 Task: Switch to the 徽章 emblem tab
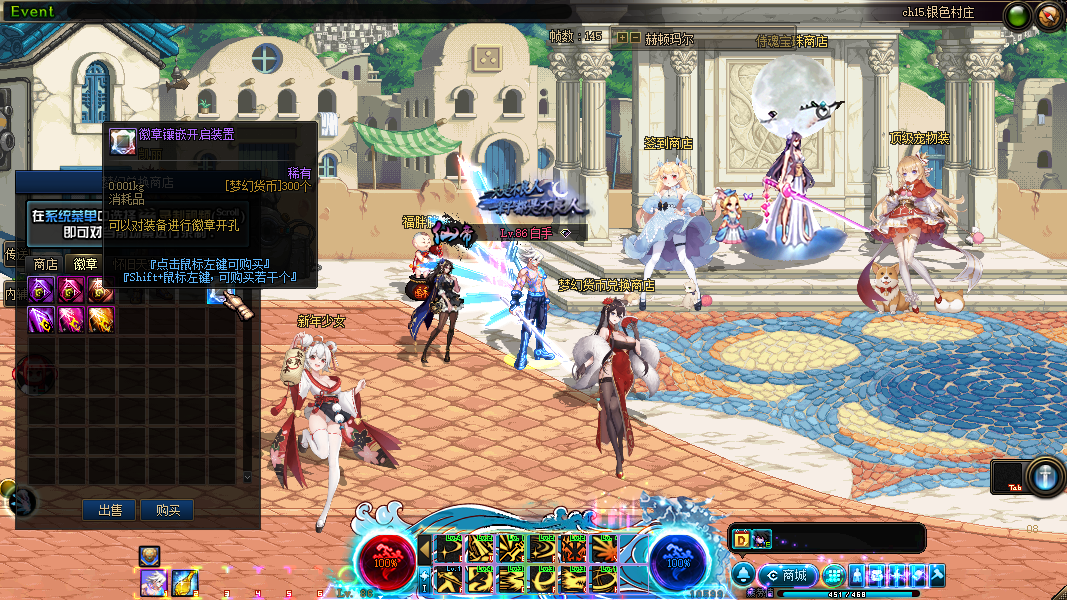coord(84,264)
